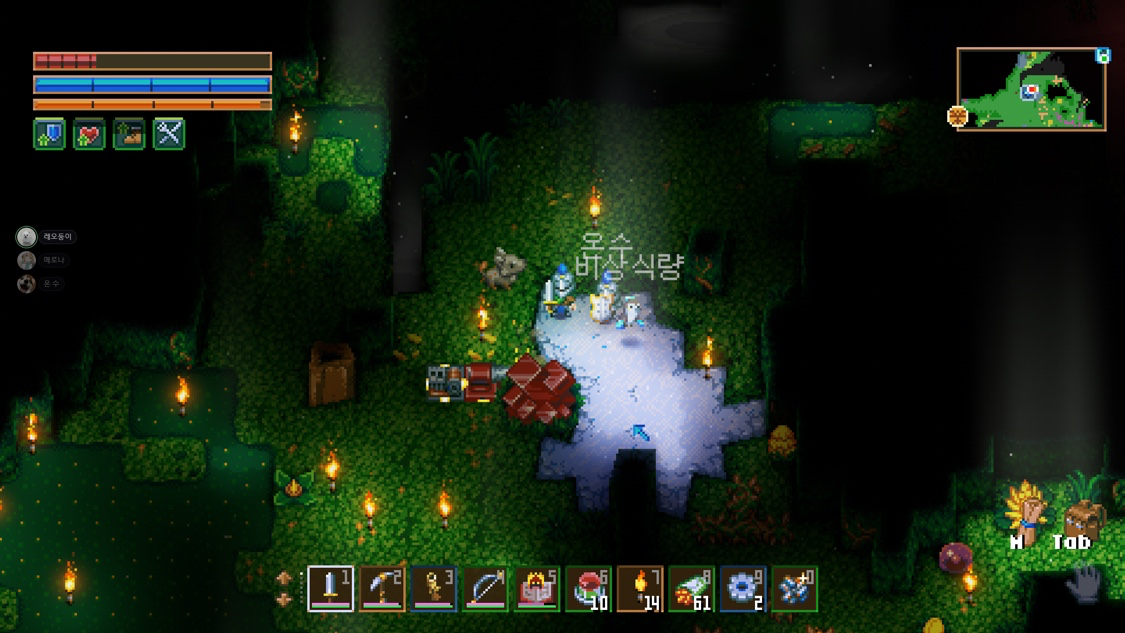The width and height of the screenshot is (1125, 633).
Task: Choose the golden key hotbar slot
Action: pos(434,589)
